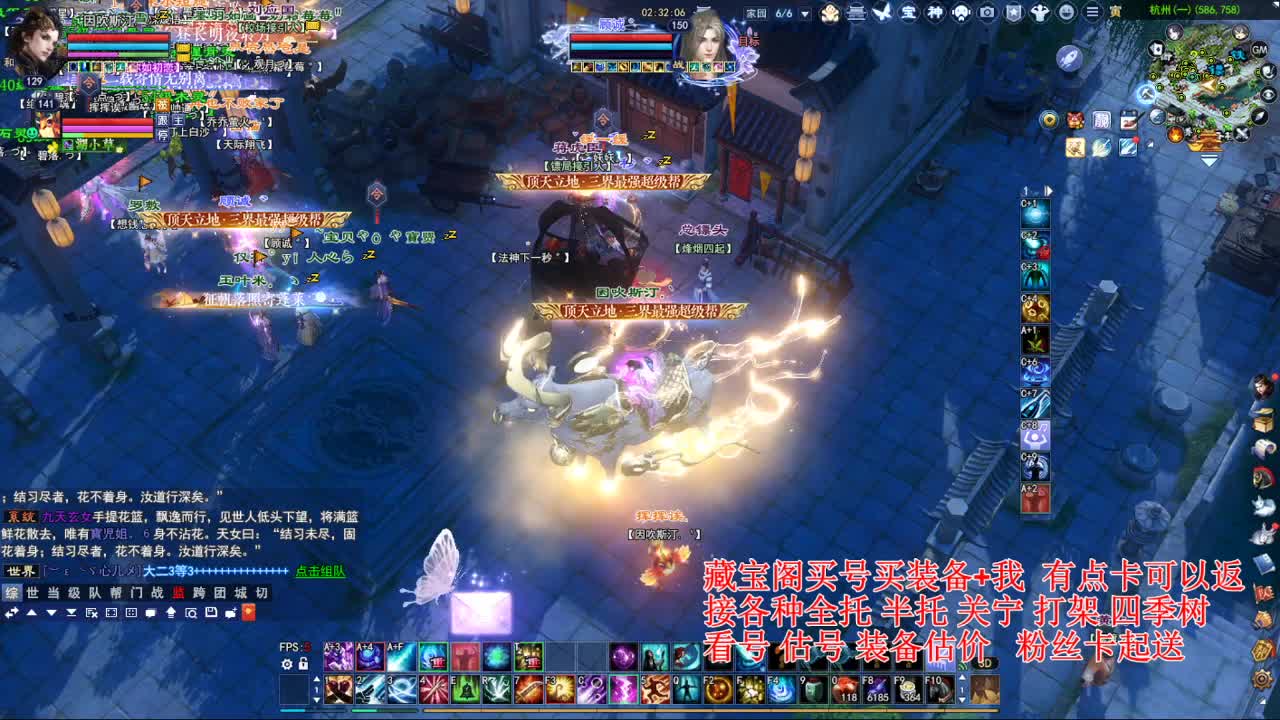The image size is (1280, 720).
Task: Click the hamburger menu icon left of 寅
Action: click(x=1091, y=14)
